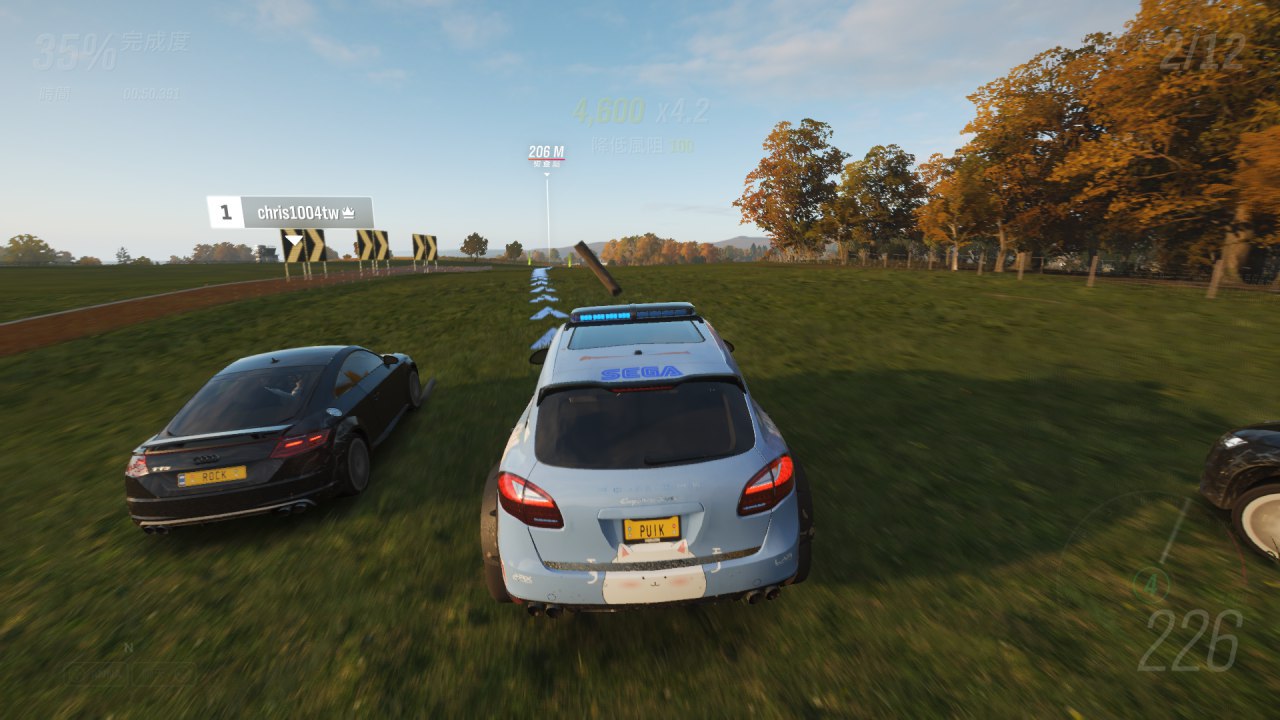Select the chris1004tw player name tag
Screen dimensions: 1280x720
coord(299,212)
